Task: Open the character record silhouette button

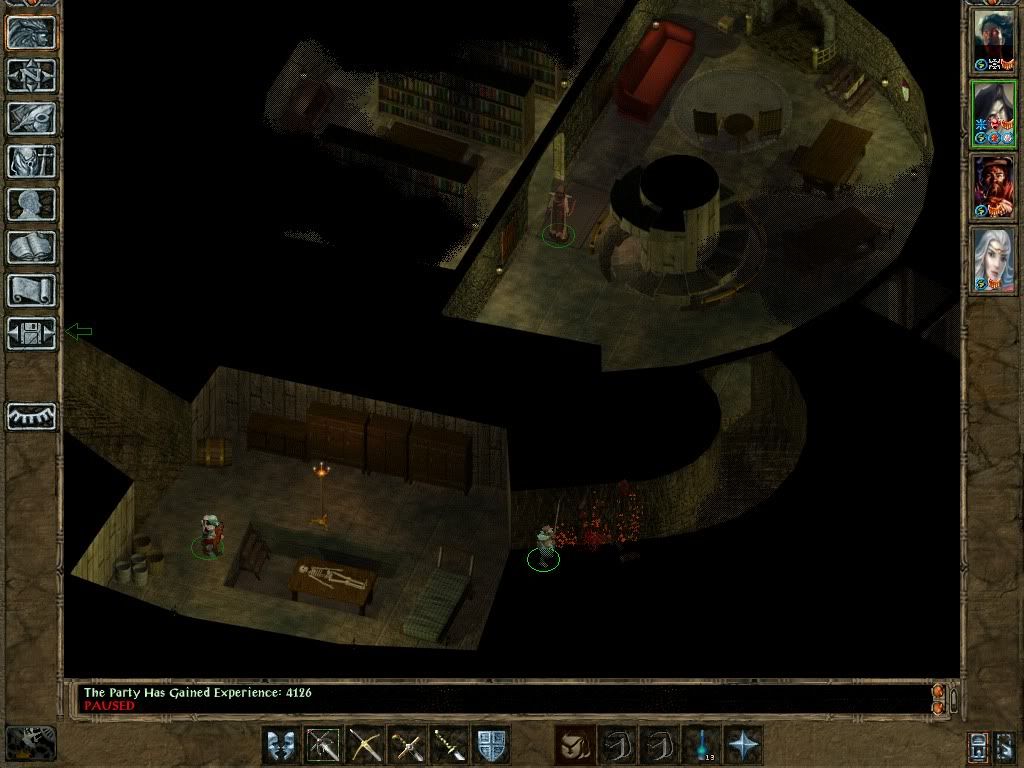Action: click(x=31, y=204)
